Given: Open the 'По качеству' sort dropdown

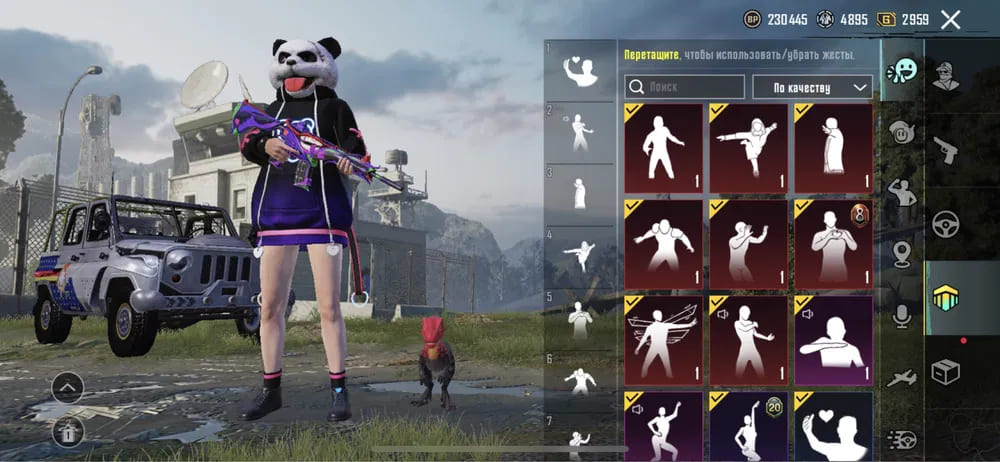Looking at the screenshot, I should (811, 87).
